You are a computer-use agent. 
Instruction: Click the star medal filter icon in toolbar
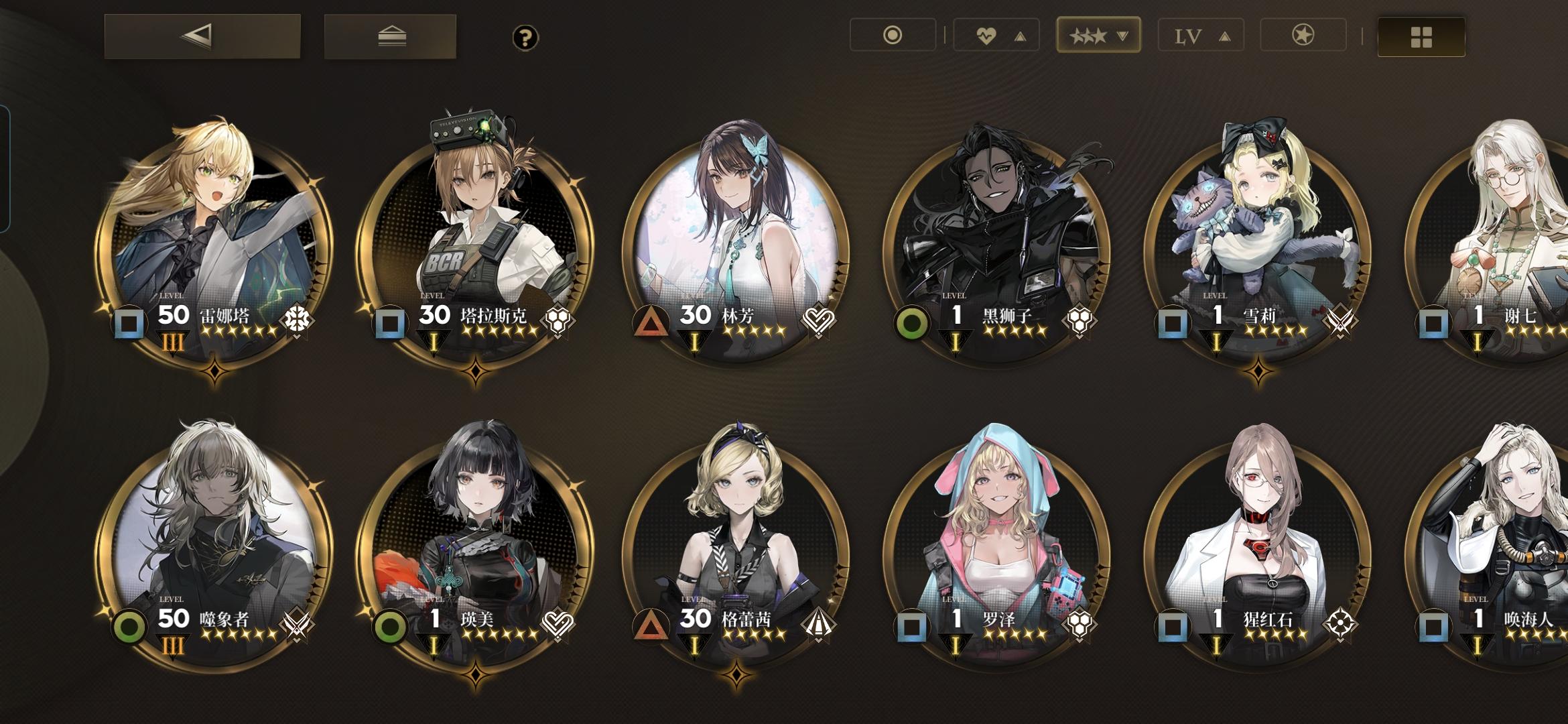(1304, 36)
